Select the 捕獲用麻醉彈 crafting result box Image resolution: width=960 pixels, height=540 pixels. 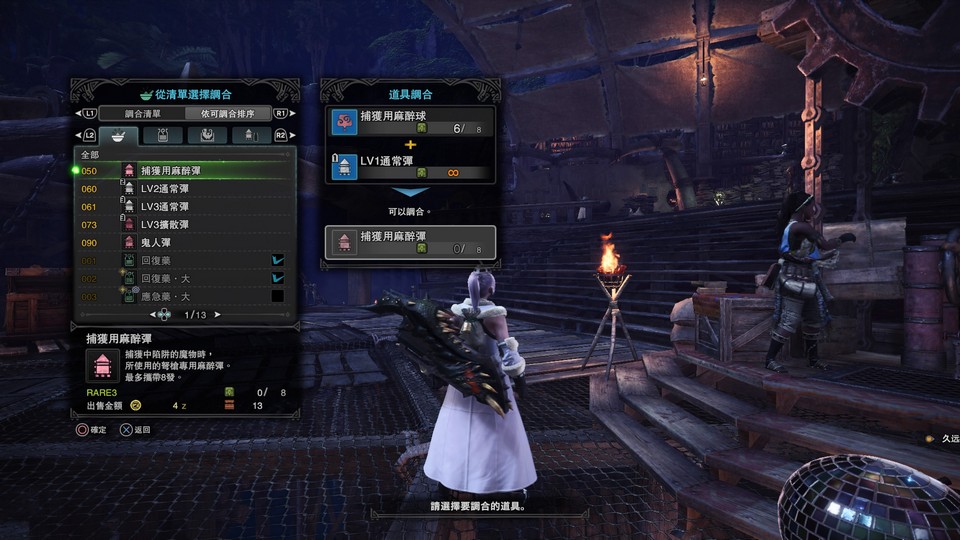pos(411,242)
